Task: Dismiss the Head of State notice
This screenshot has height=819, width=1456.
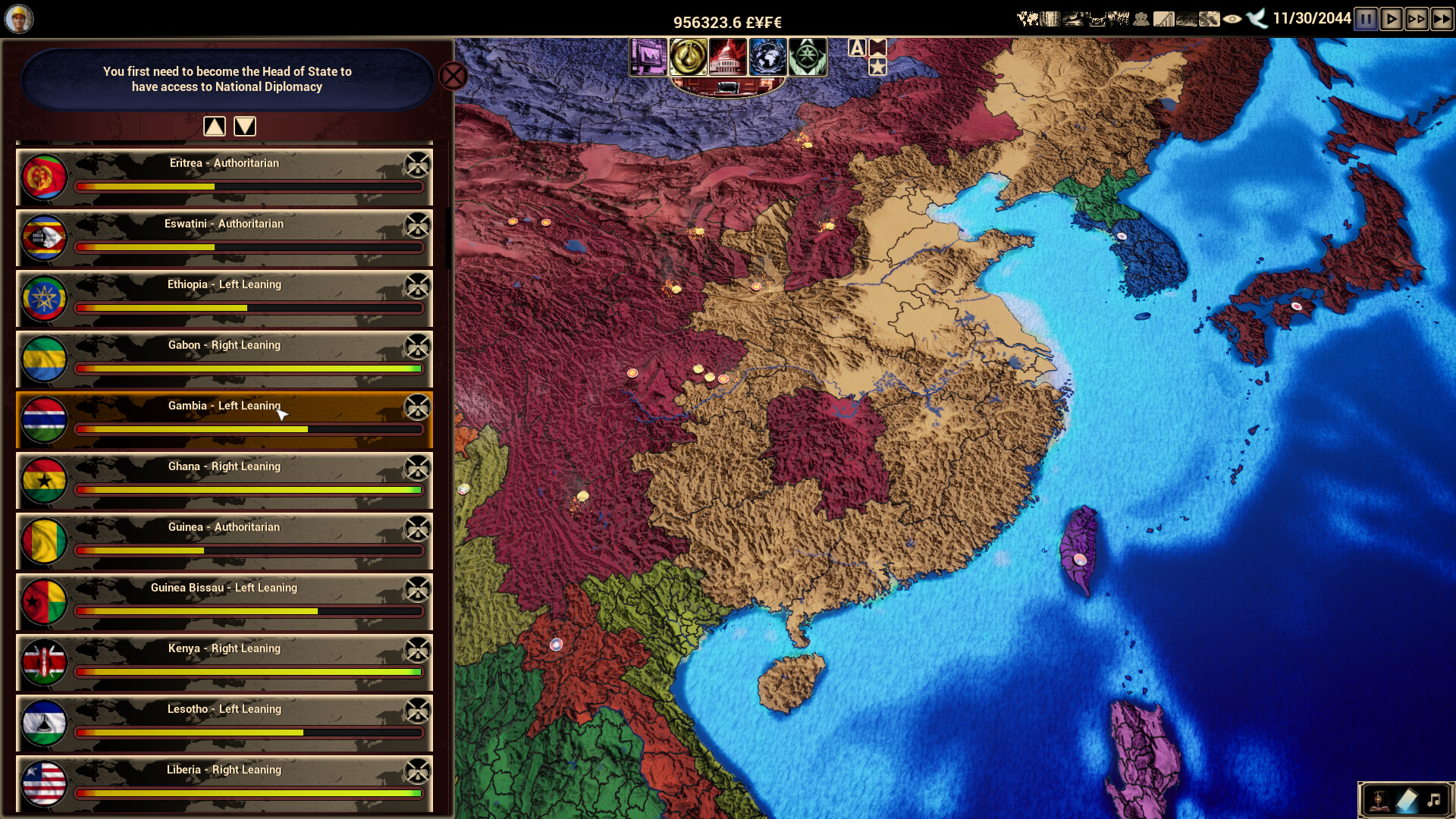Action: 453,76
